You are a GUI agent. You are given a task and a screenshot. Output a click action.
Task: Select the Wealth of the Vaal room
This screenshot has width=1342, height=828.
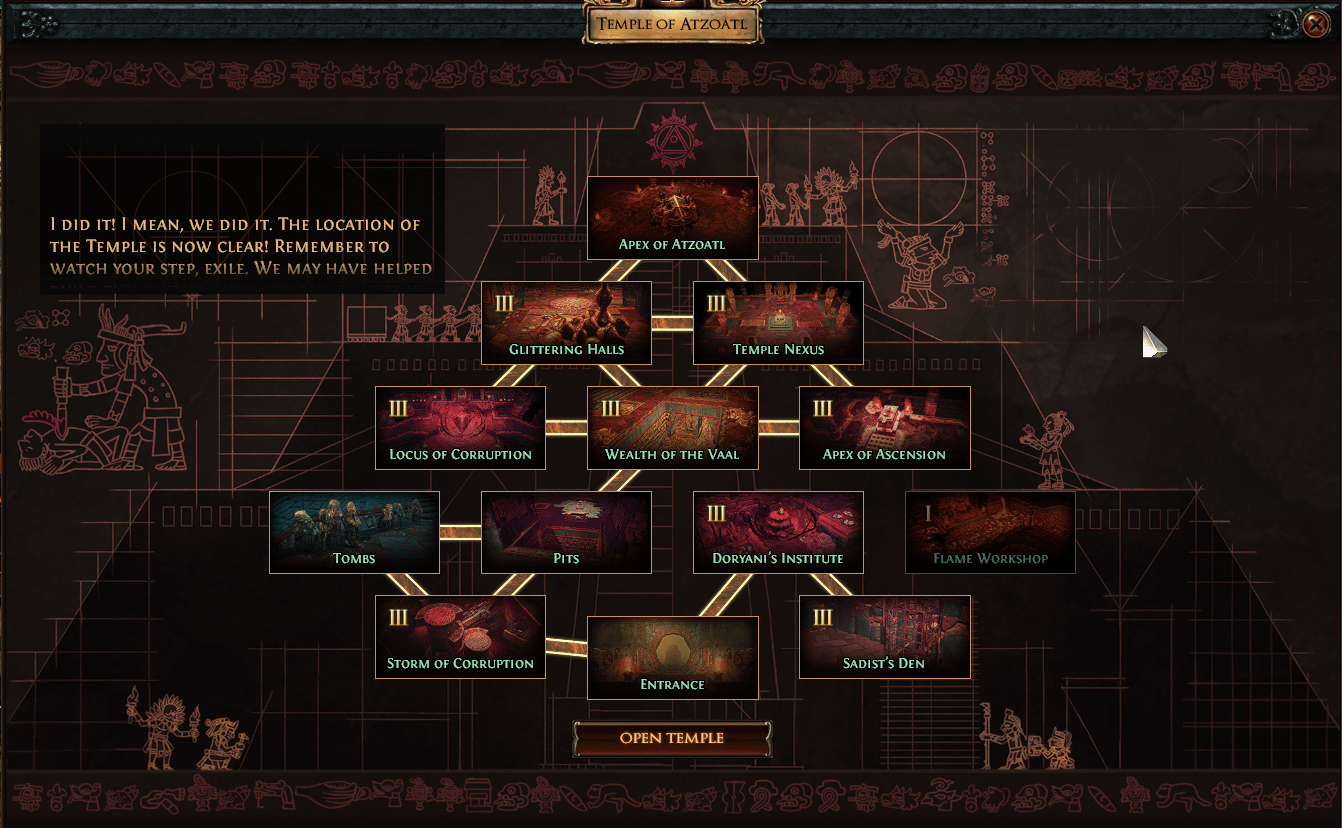pyautogui.click(x=672, y=428)
